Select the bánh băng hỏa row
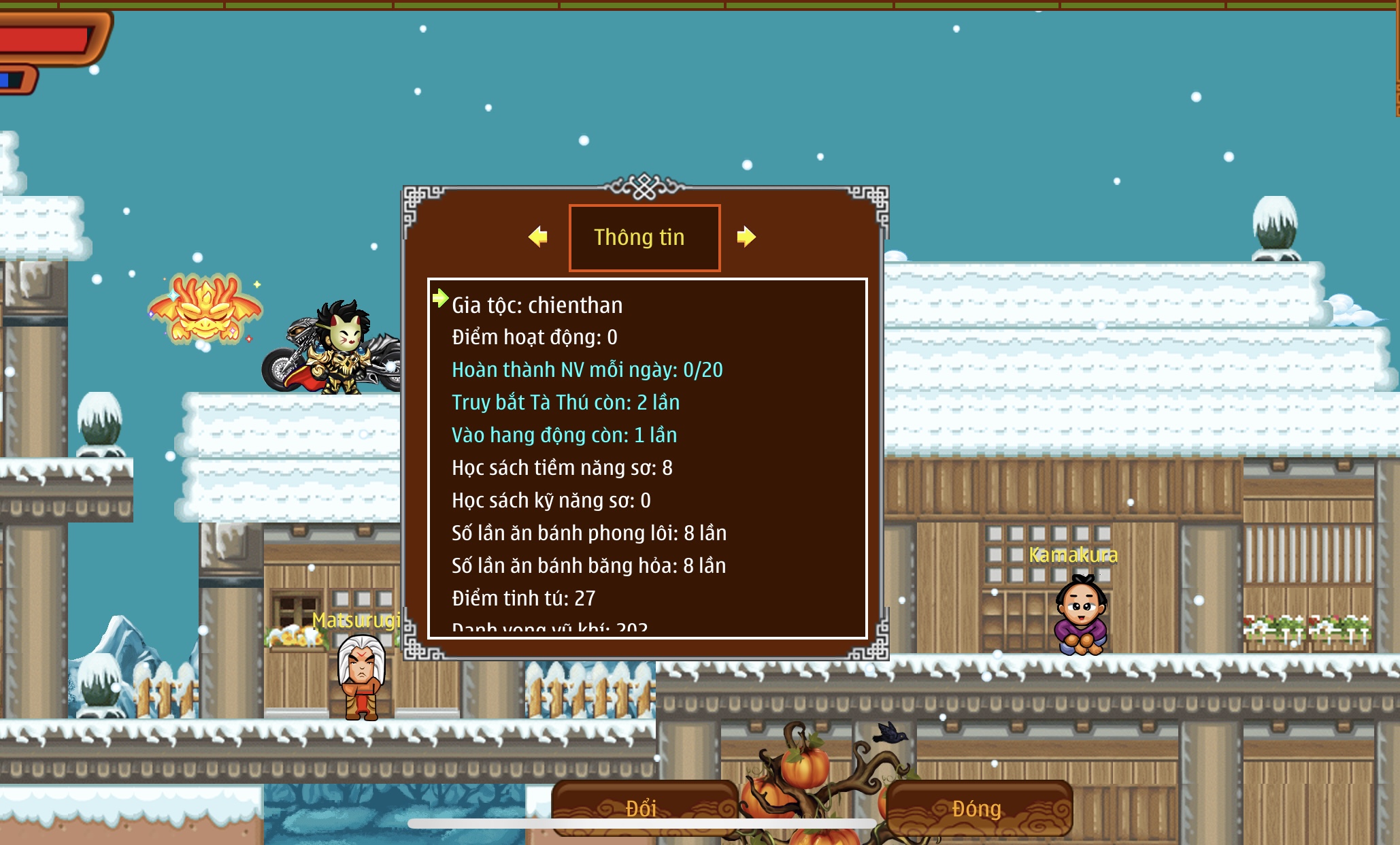 coord(588,566)
